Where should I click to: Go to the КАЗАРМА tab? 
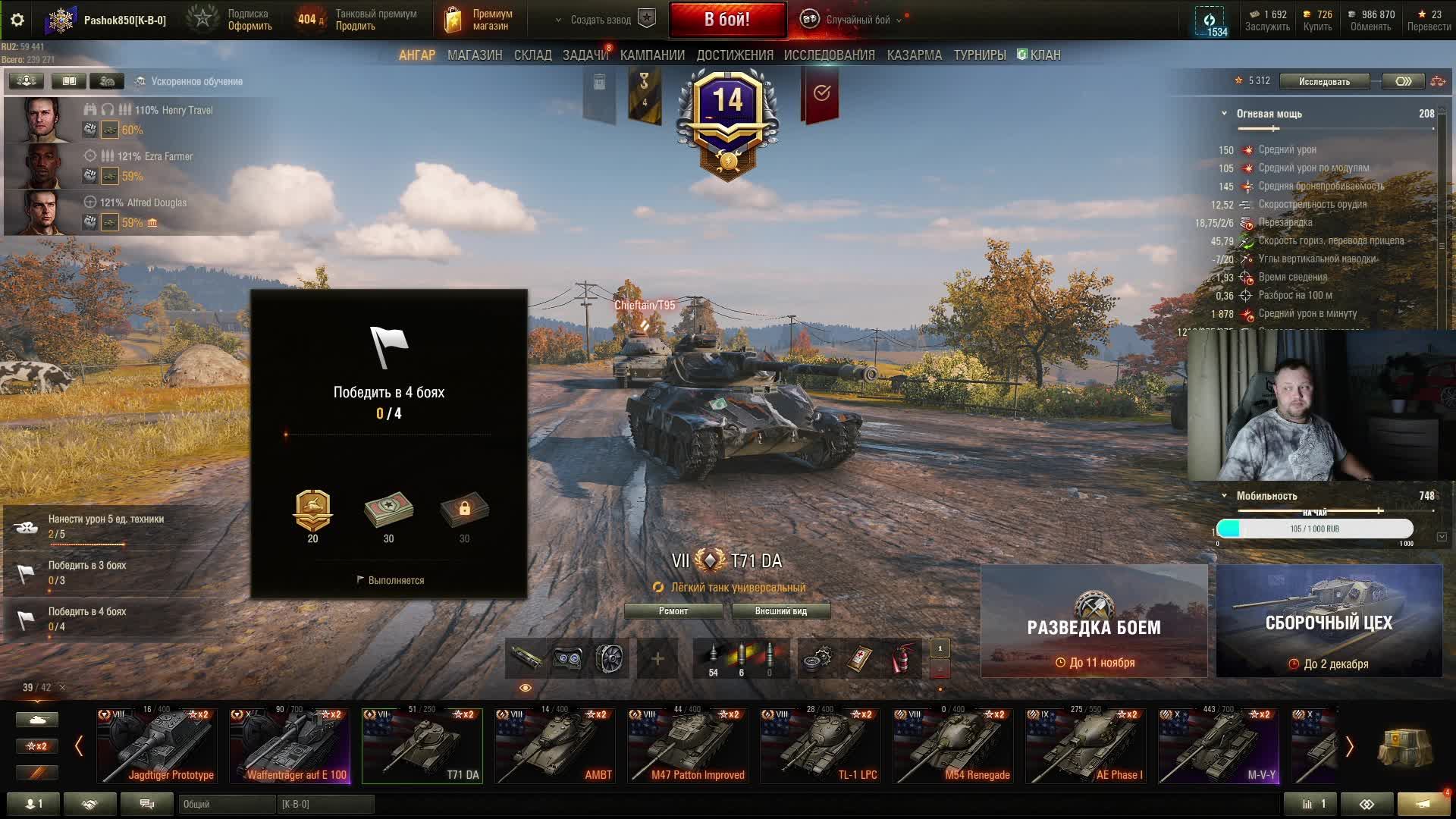pyautogui.click(x=914, y=55)
